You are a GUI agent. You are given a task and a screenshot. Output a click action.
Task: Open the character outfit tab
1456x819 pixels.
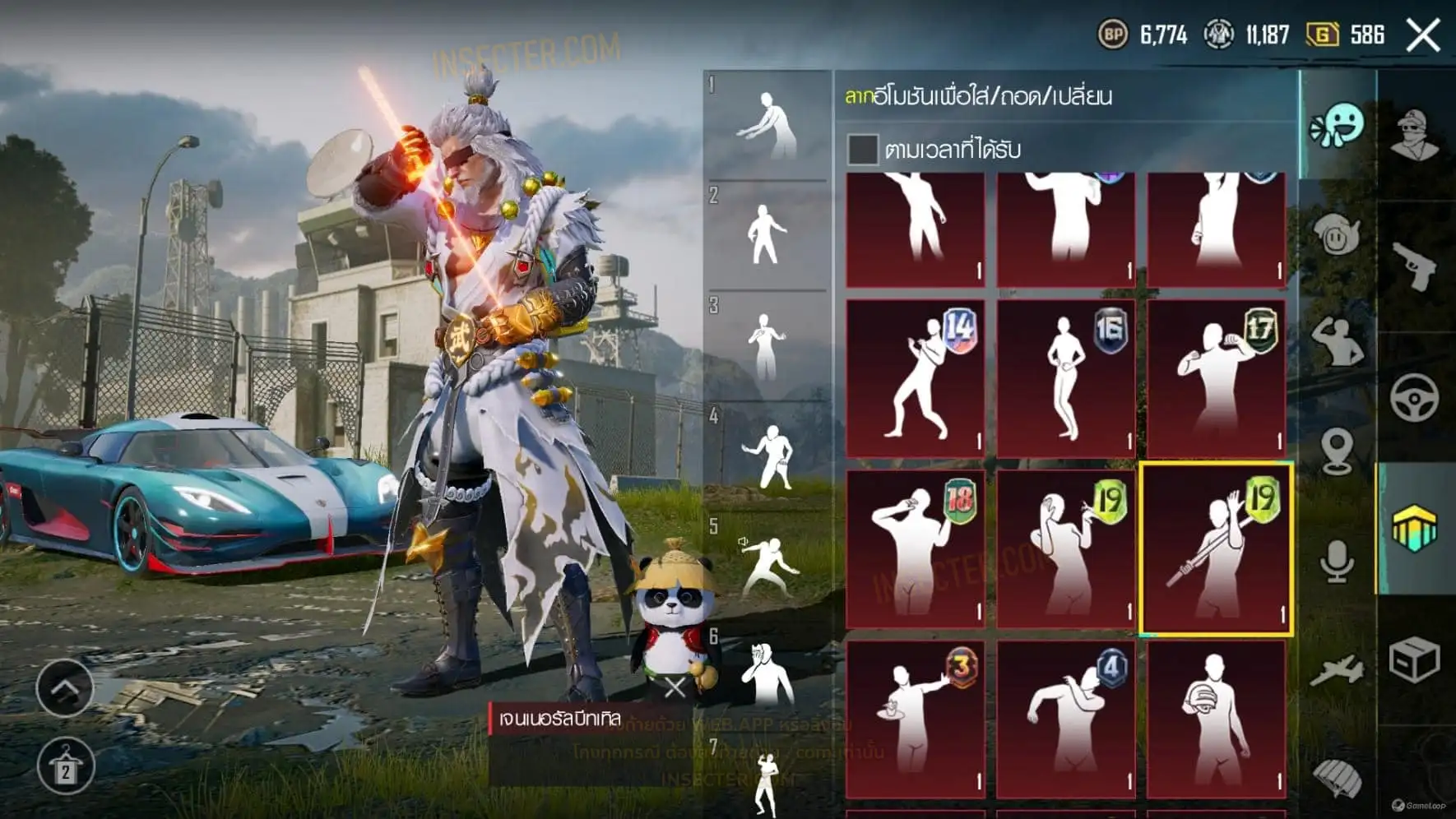[x=1415, y=134]
